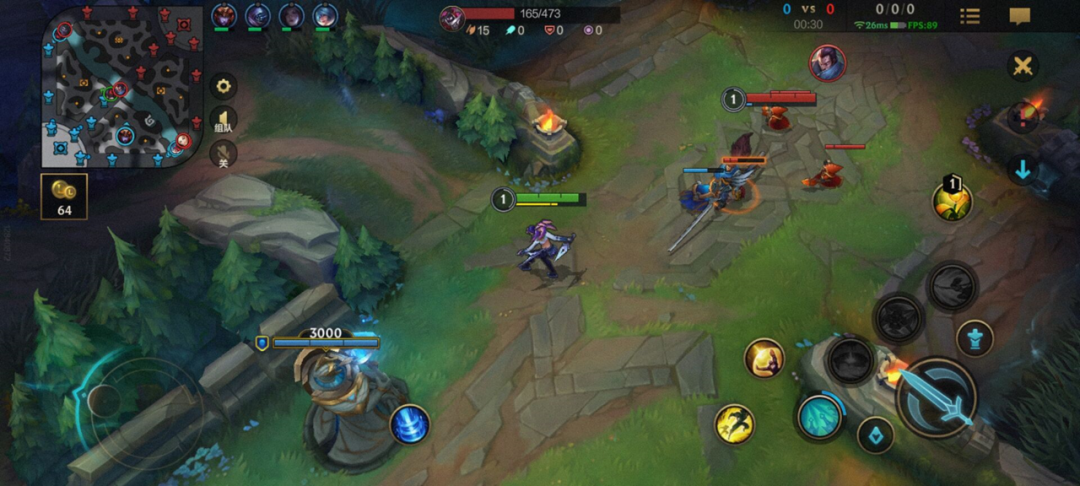Cast the yellow running-figure summoner spell
This screenshot has width=1080, height=486.
[x=734, y=424]
